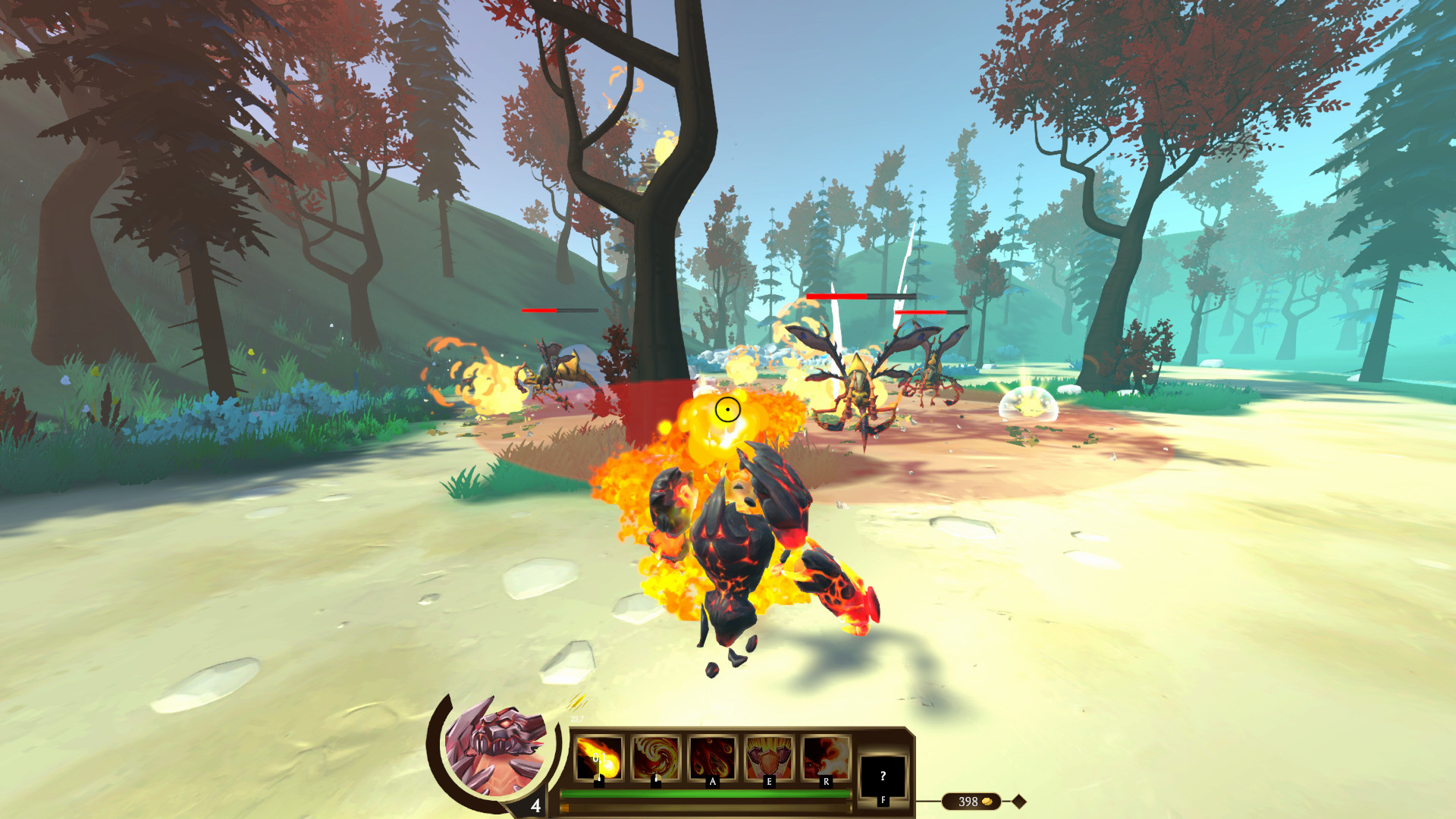Click the level 4 badge under the portrait
Viewport: 1456px width, 819px height.
point(536,805)
